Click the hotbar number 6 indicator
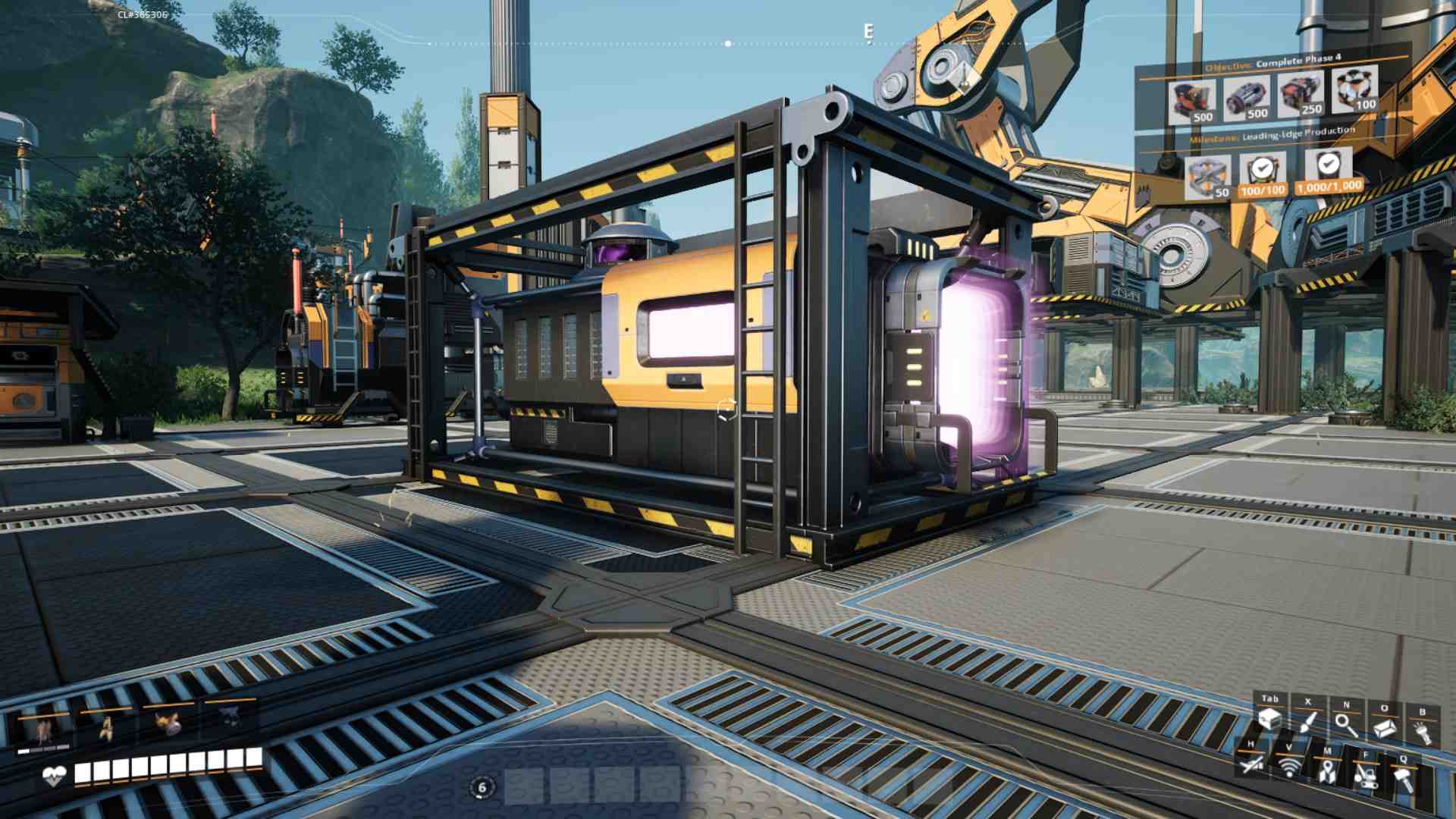This screenshot has width=1456, height=819. pyautogui.click(x=482, y=788)
